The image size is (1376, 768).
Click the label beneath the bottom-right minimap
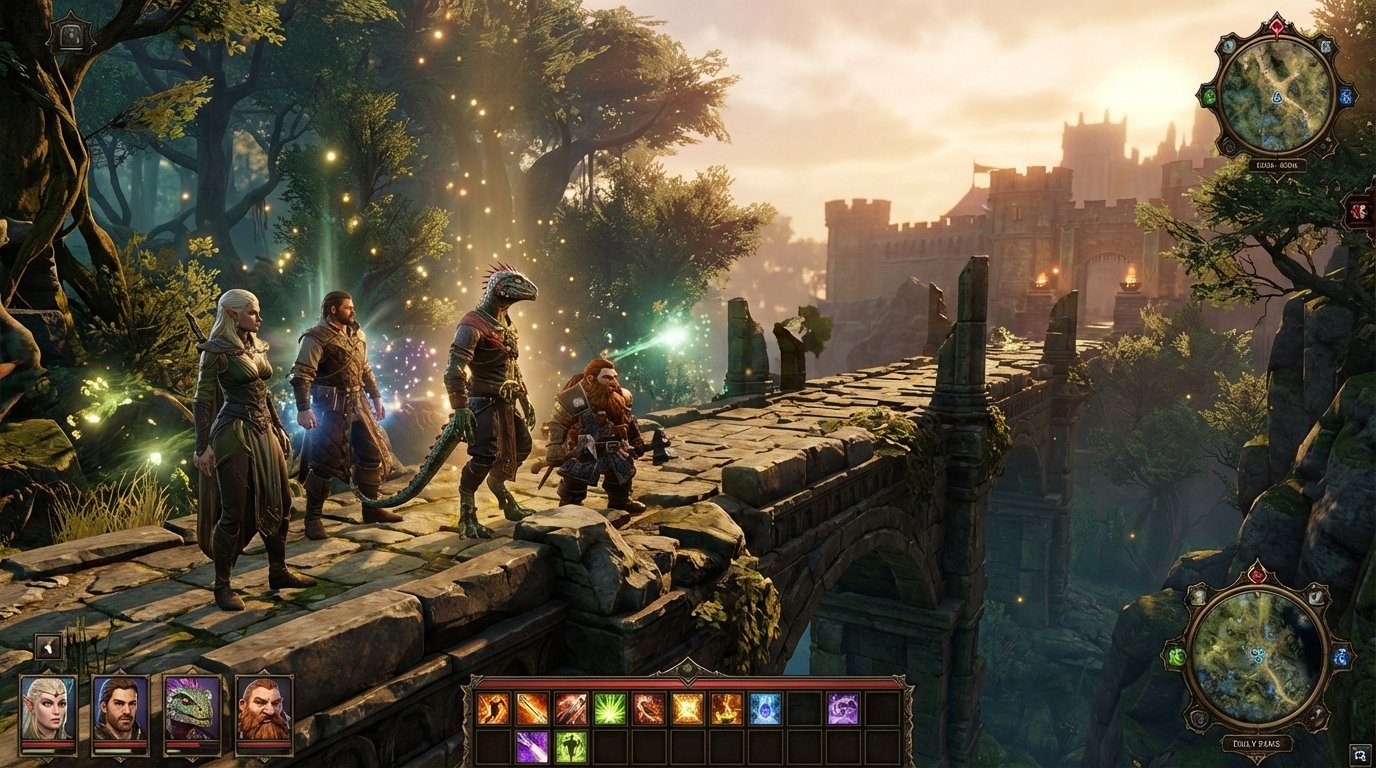click(1256, 743)
